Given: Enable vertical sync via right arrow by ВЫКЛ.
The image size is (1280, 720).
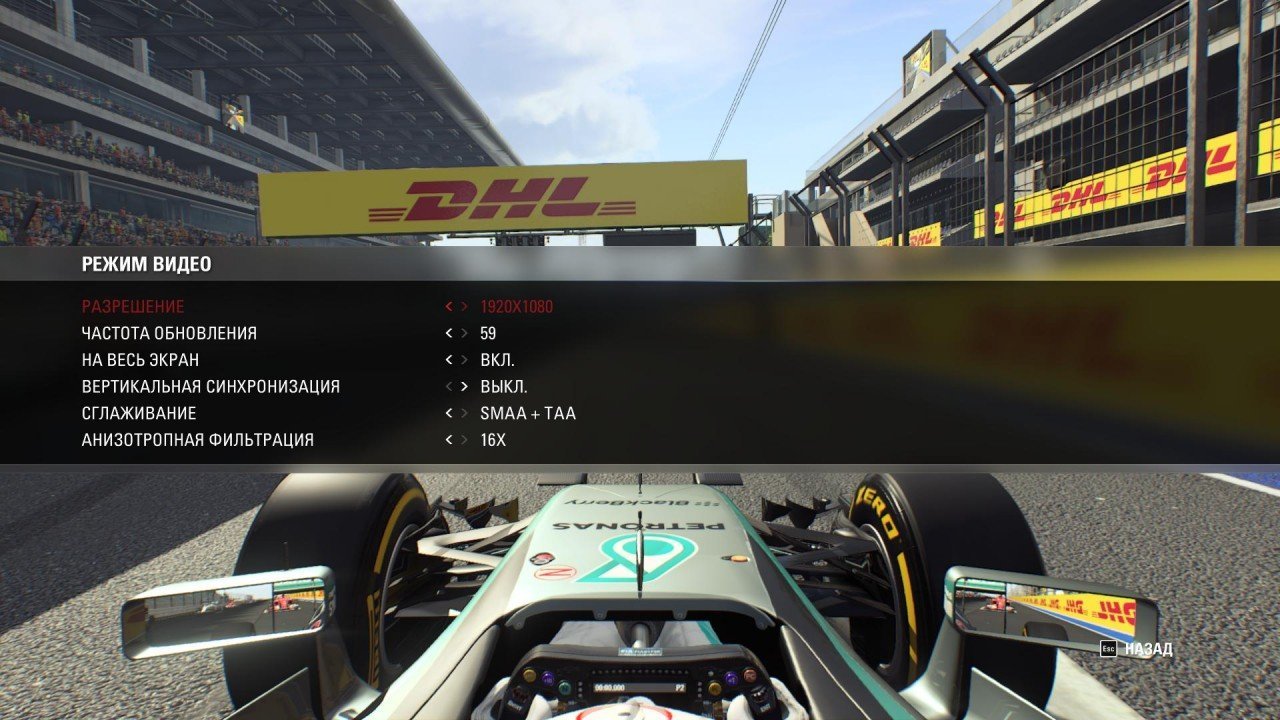Looking at the screenshot, I should point(464,387).
